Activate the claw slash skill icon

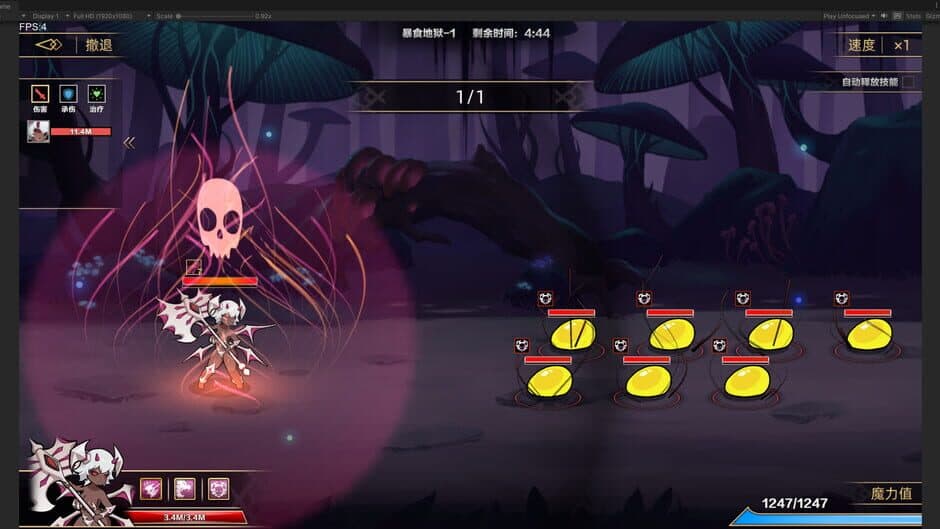tap(151, 488)
